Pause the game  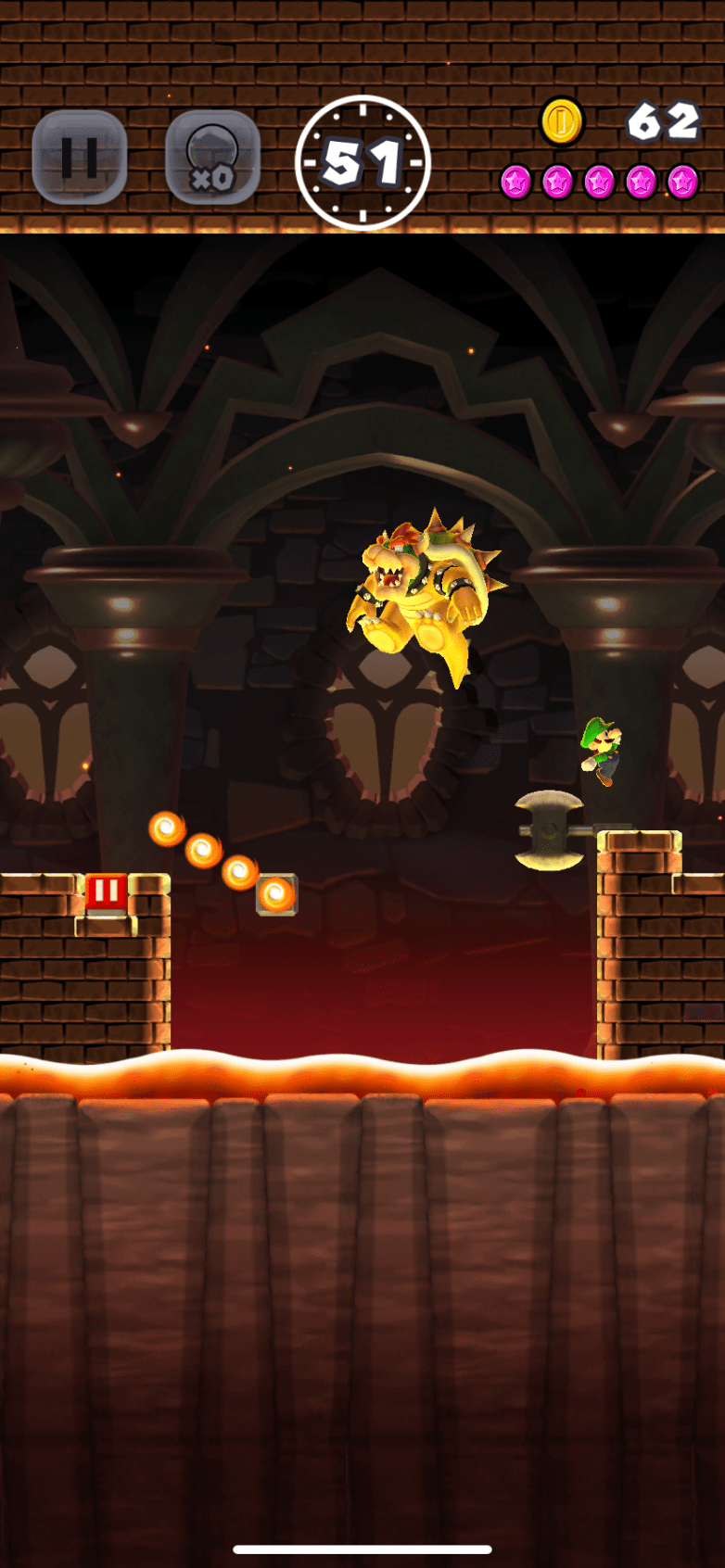pyautogui.click(x=79, y=158)
